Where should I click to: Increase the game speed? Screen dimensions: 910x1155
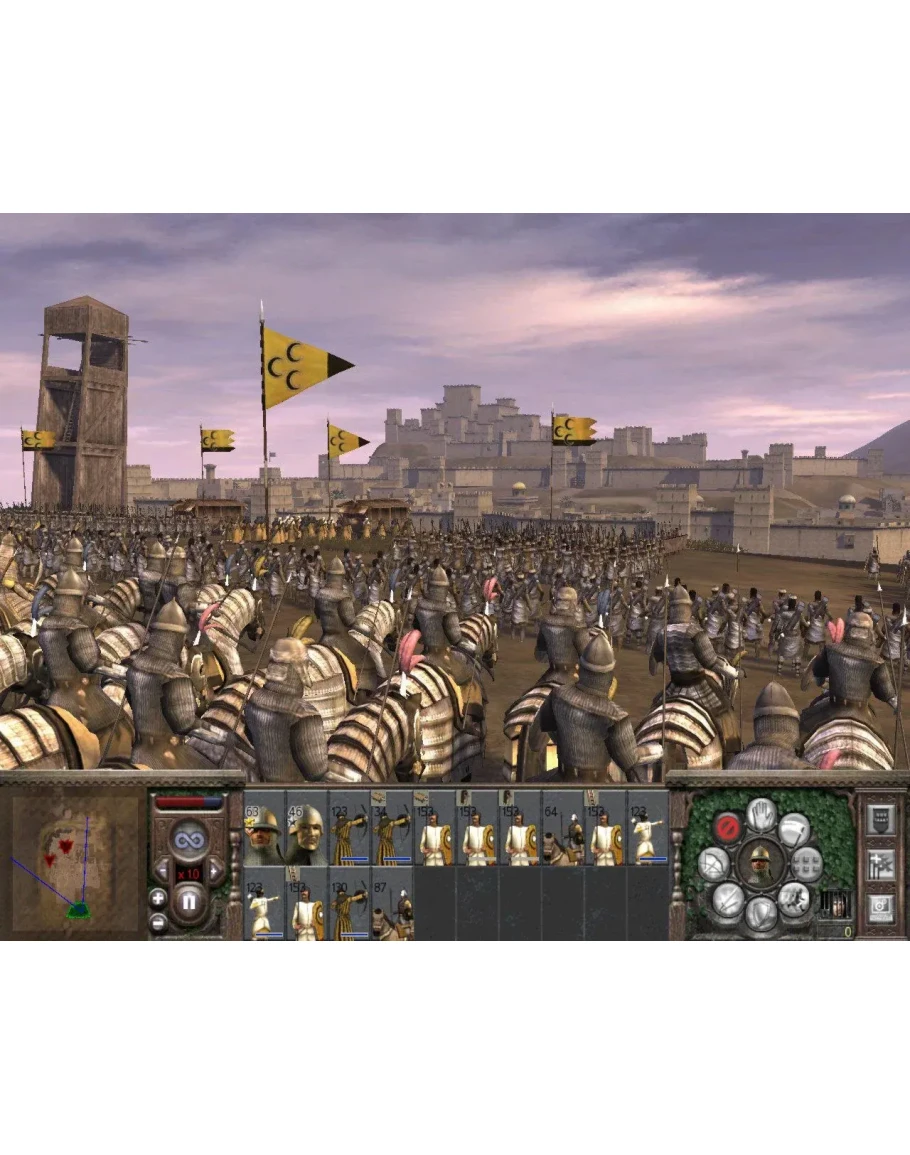pyautogui.click(x=214, y=869)
